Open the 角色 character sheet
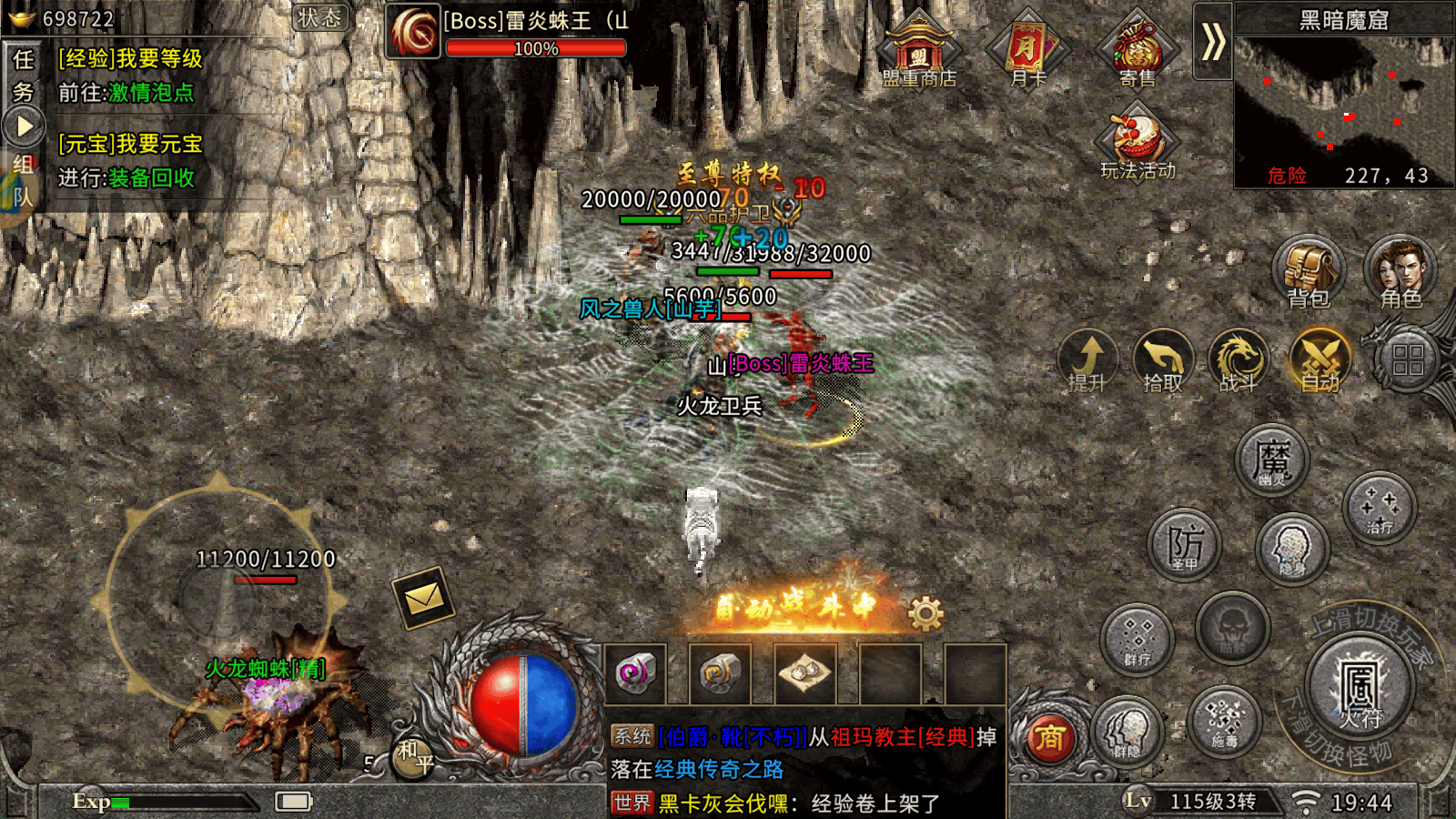The width and height of the screenshot is (1456, 819). coord(1400,272)
